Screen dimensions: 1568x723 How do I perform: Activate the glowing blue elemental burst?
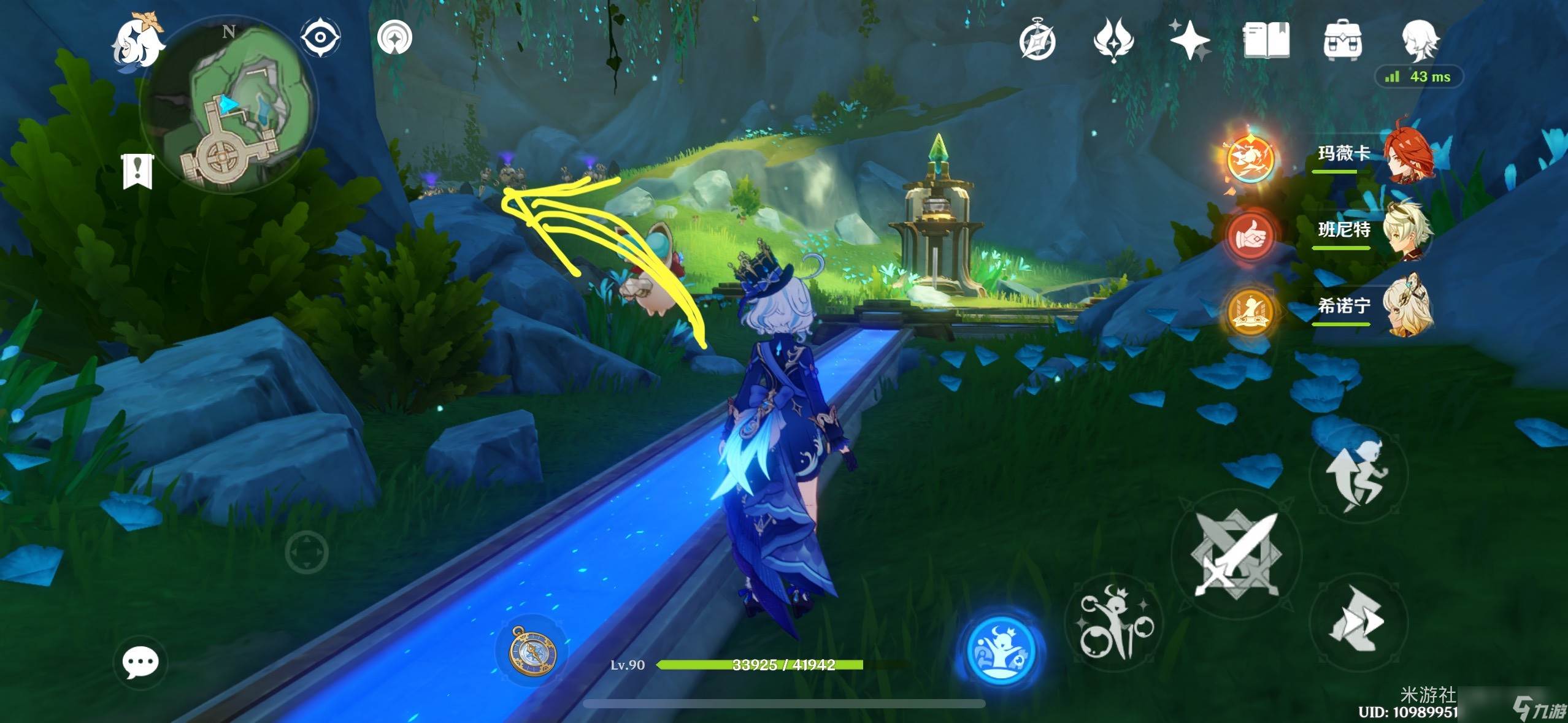pos(1001,649)
